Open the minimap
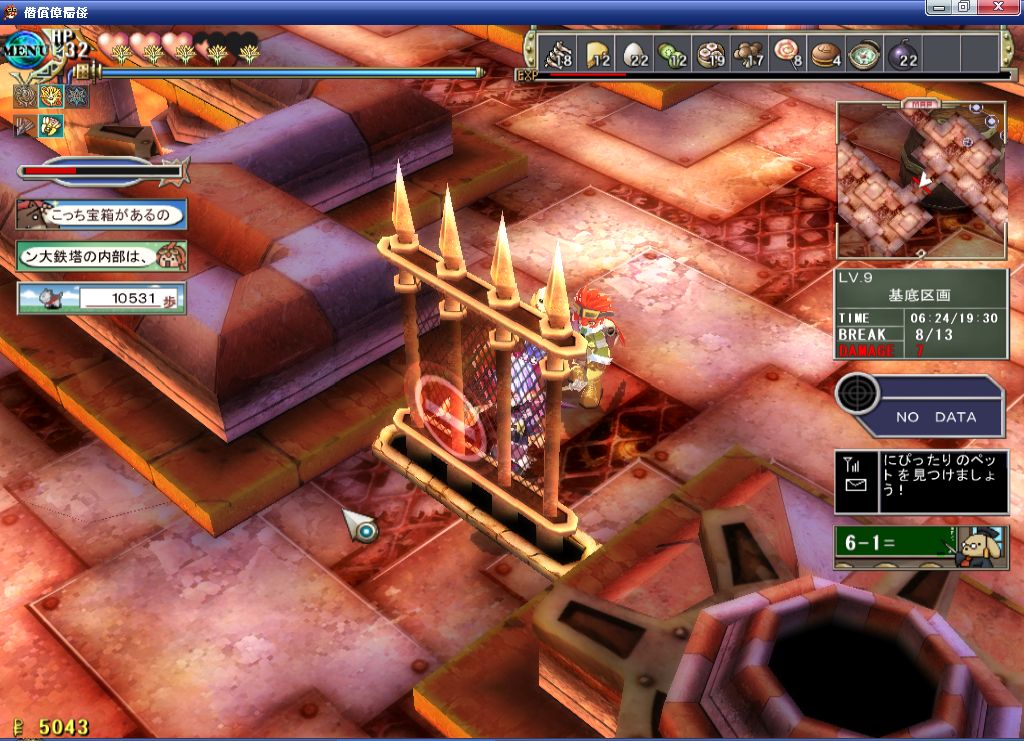 point(920,182)
